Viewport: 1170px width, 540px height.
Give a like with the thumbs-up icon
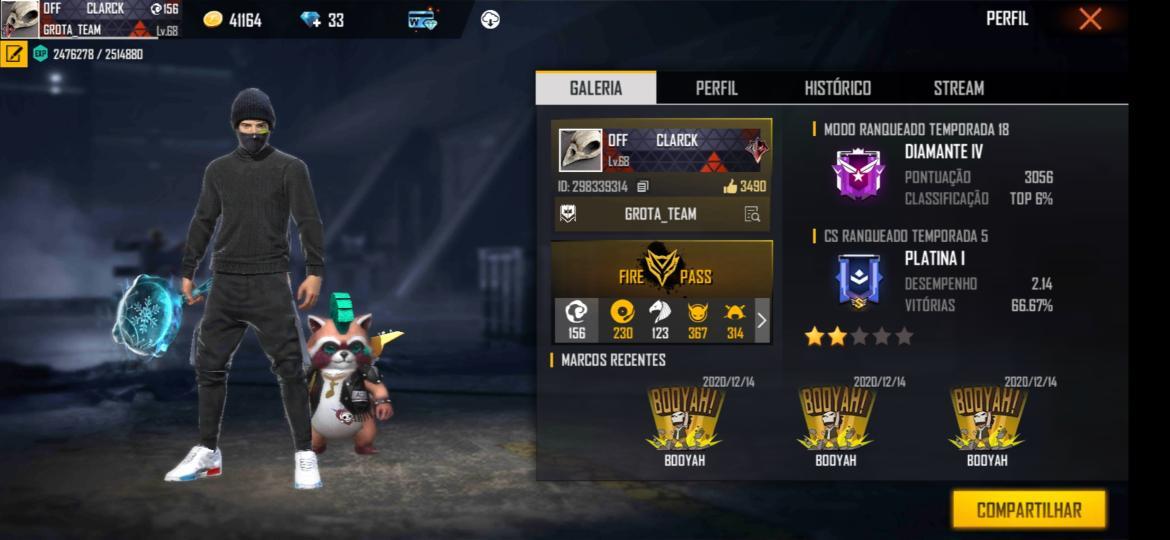click(x=731, y=186)
